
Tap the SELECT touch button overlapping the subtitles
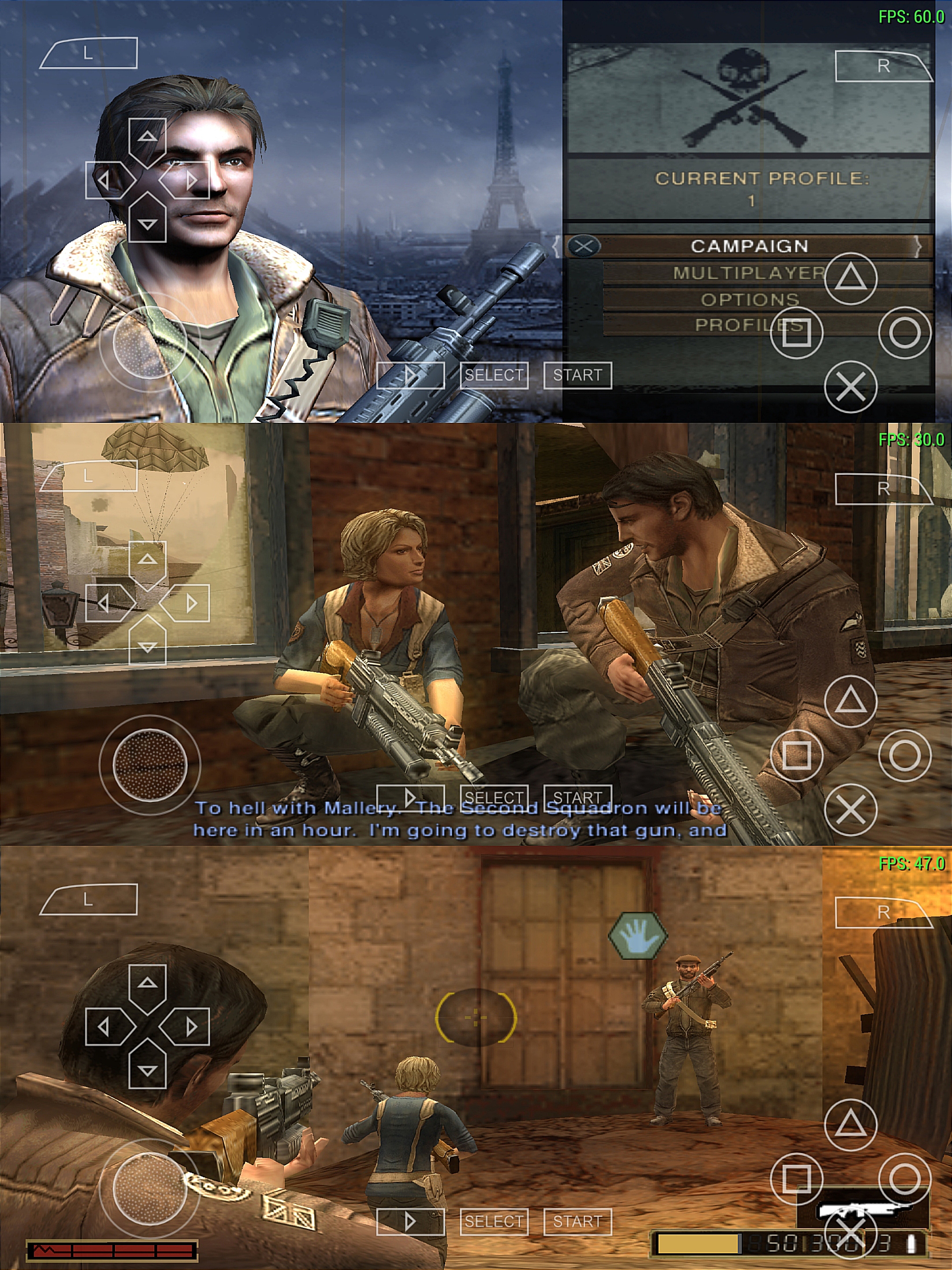coord(494,797)
